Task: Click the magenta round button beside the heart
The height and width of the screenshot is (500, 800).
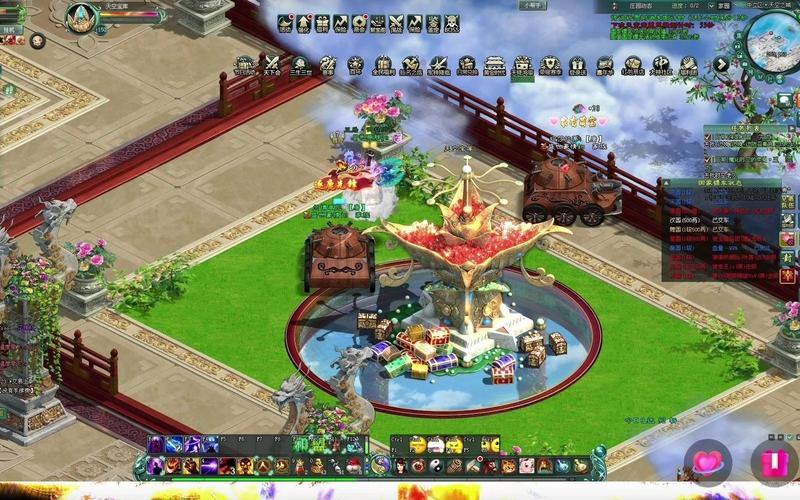Action: [773, 463]
